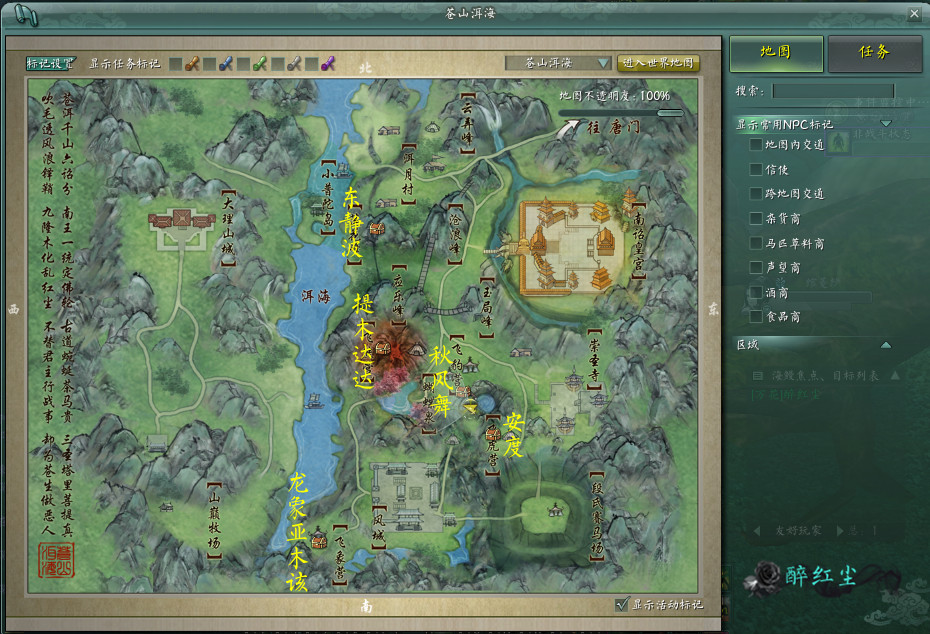
Task: Collapse the 显示常用NPC标记 section
Action: [886, 124]
